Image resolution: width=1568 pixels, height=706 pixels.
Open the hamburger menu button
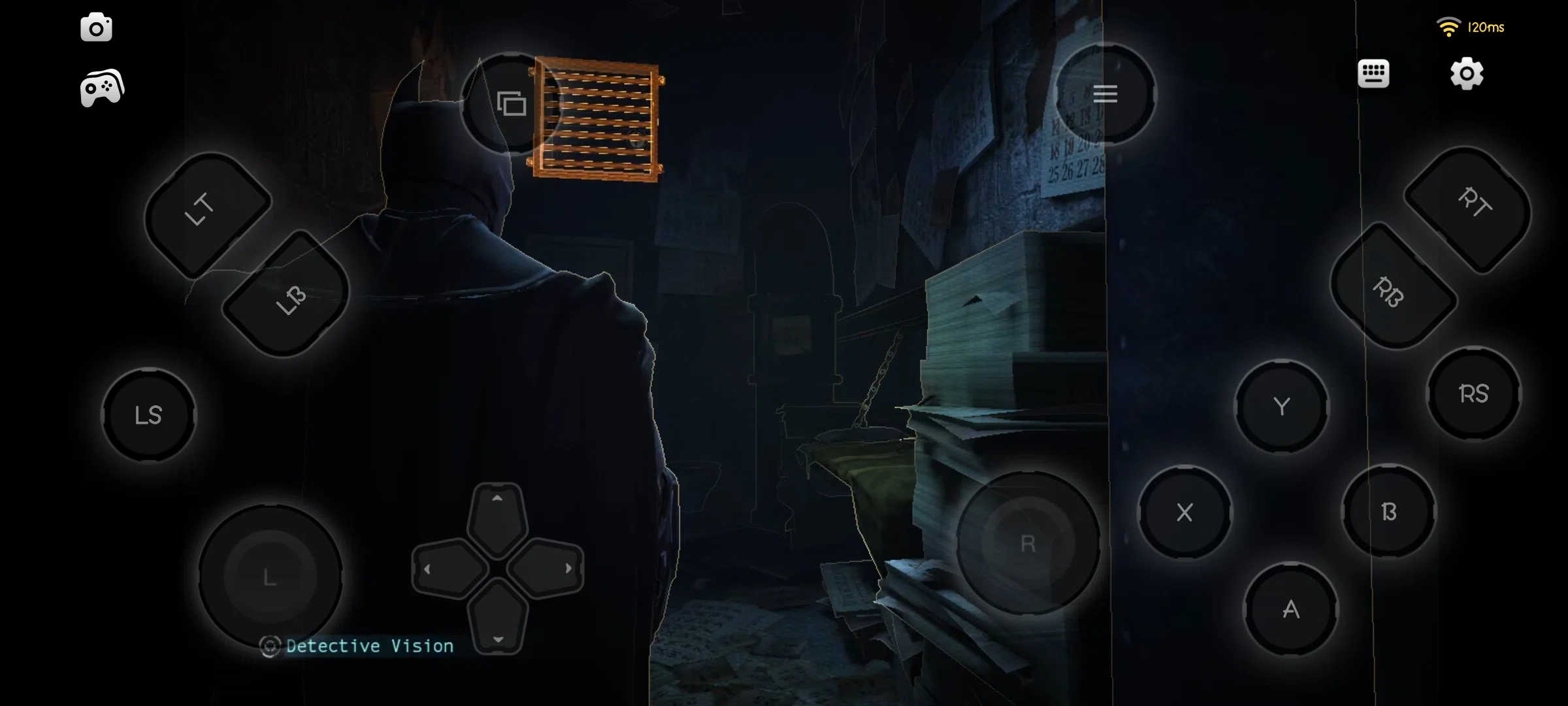tap(1105, 95)
